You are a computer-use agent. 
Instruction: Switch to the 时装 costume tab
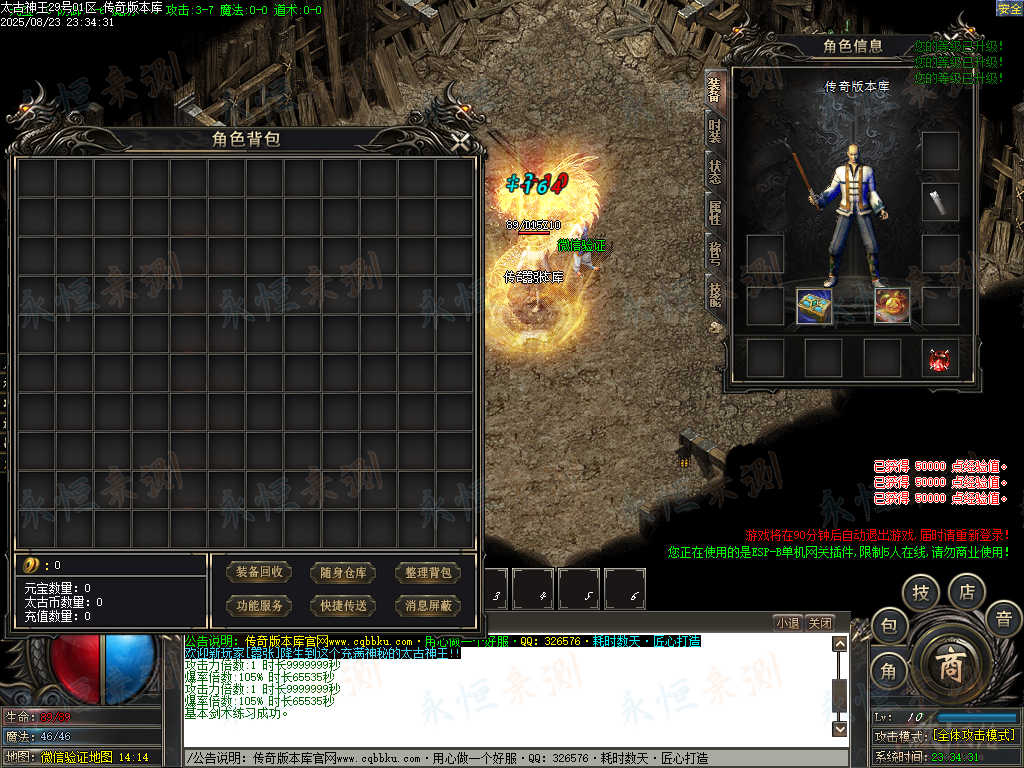[714, 130]
